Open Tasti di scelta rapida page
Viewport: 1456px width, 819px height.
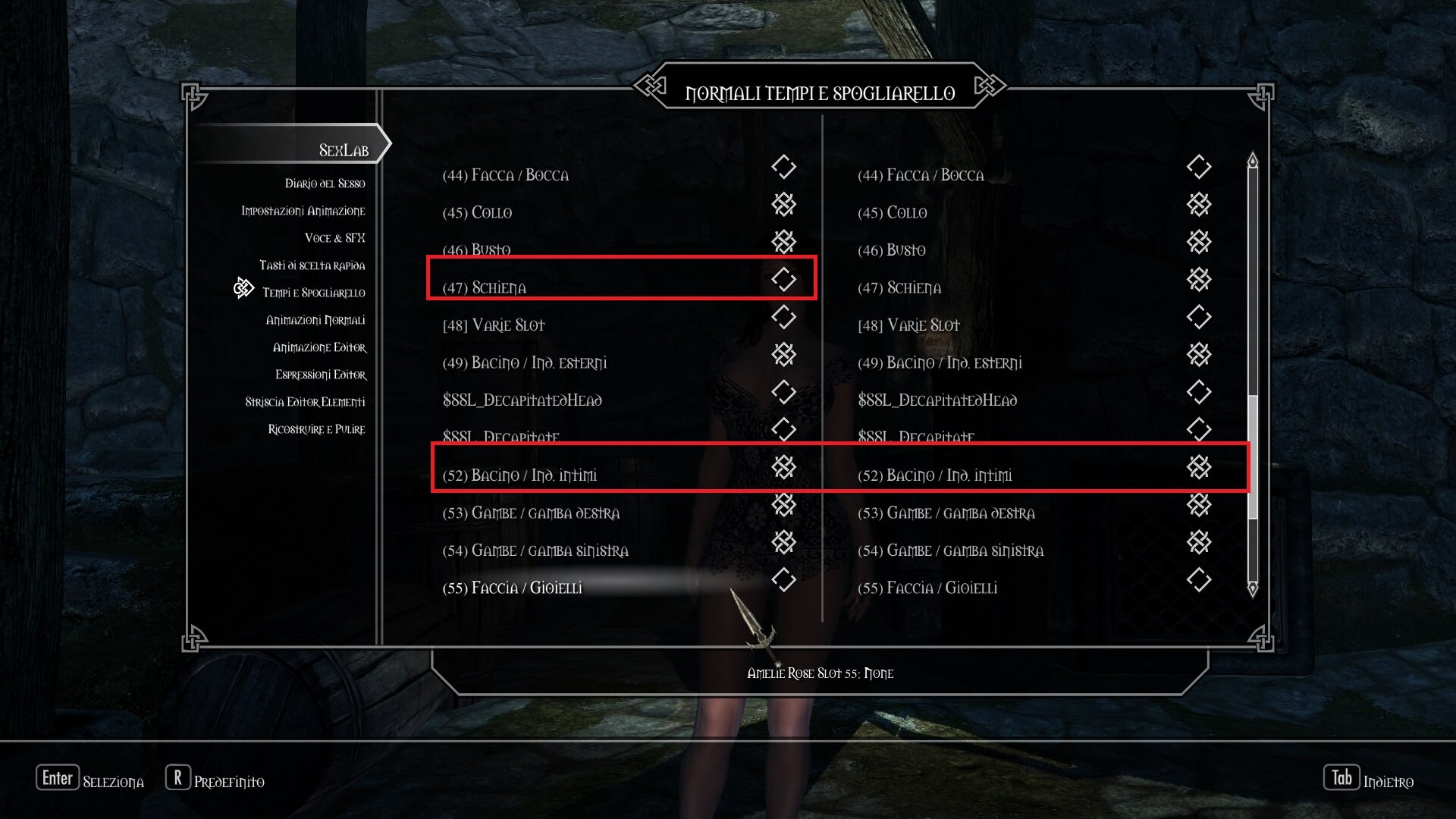(312, 265)
